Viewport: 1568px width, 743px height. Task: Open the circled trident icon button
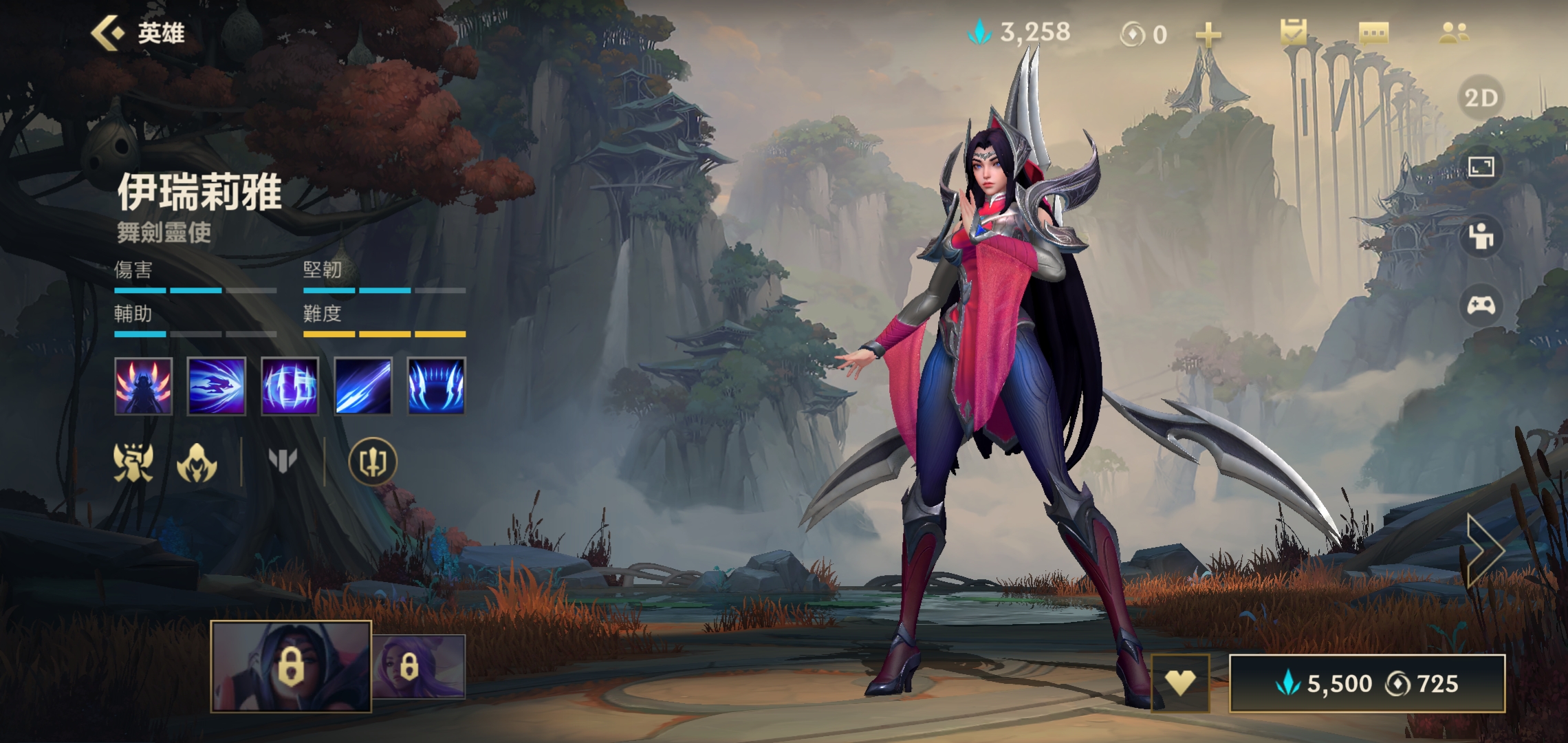373,462
